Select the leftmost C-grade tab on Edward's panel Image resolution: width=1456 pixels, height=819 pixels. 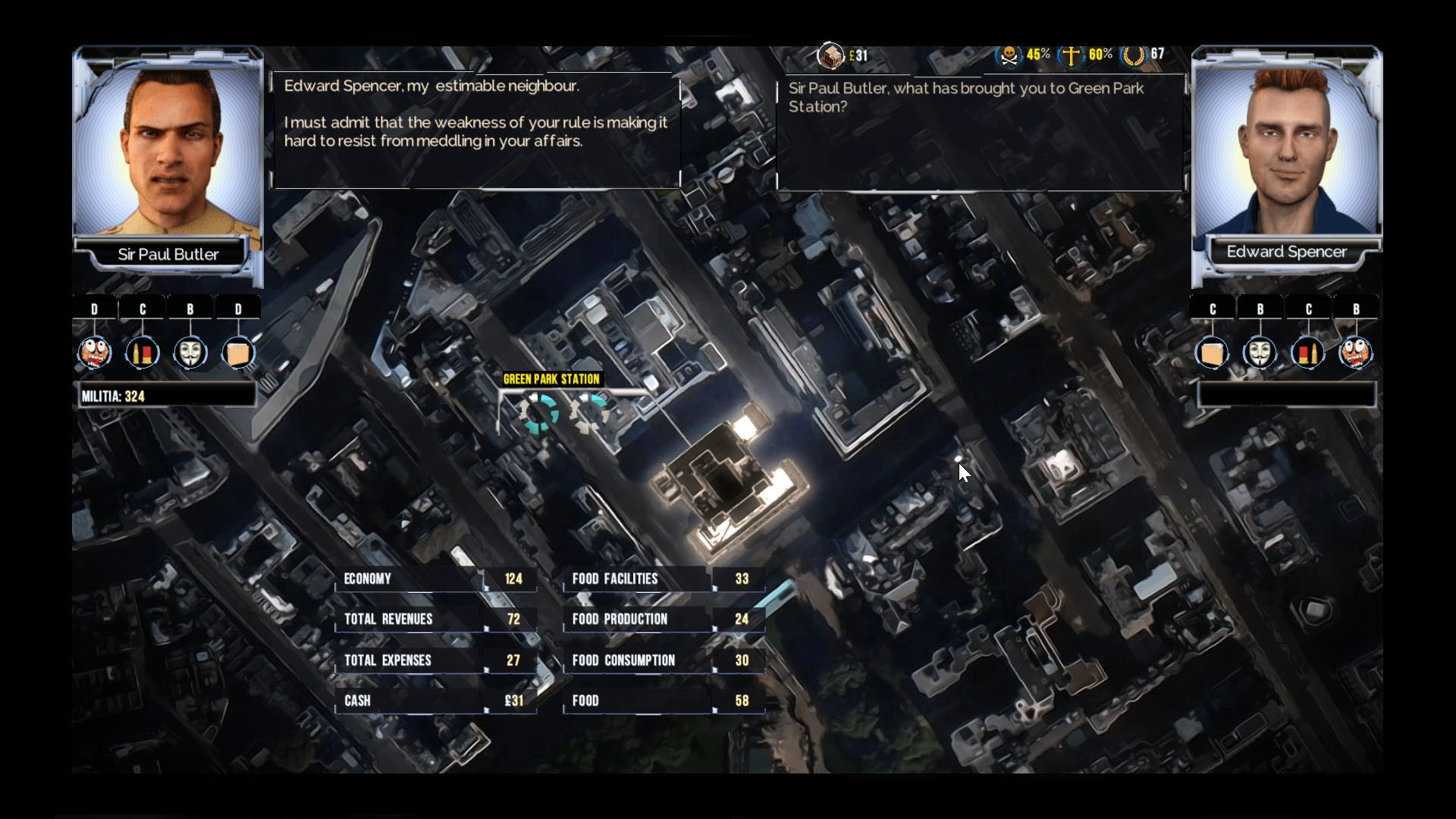point(1213,308)
